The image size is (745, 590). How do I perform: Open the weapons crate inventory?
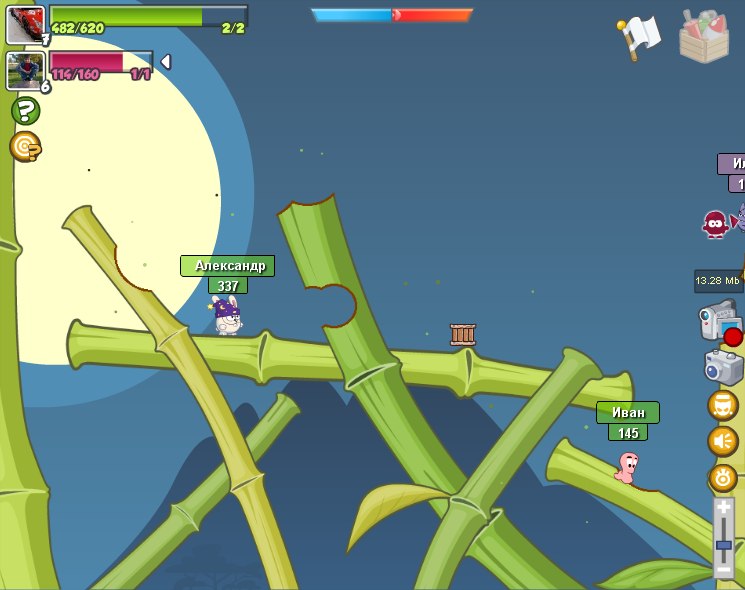703,37
